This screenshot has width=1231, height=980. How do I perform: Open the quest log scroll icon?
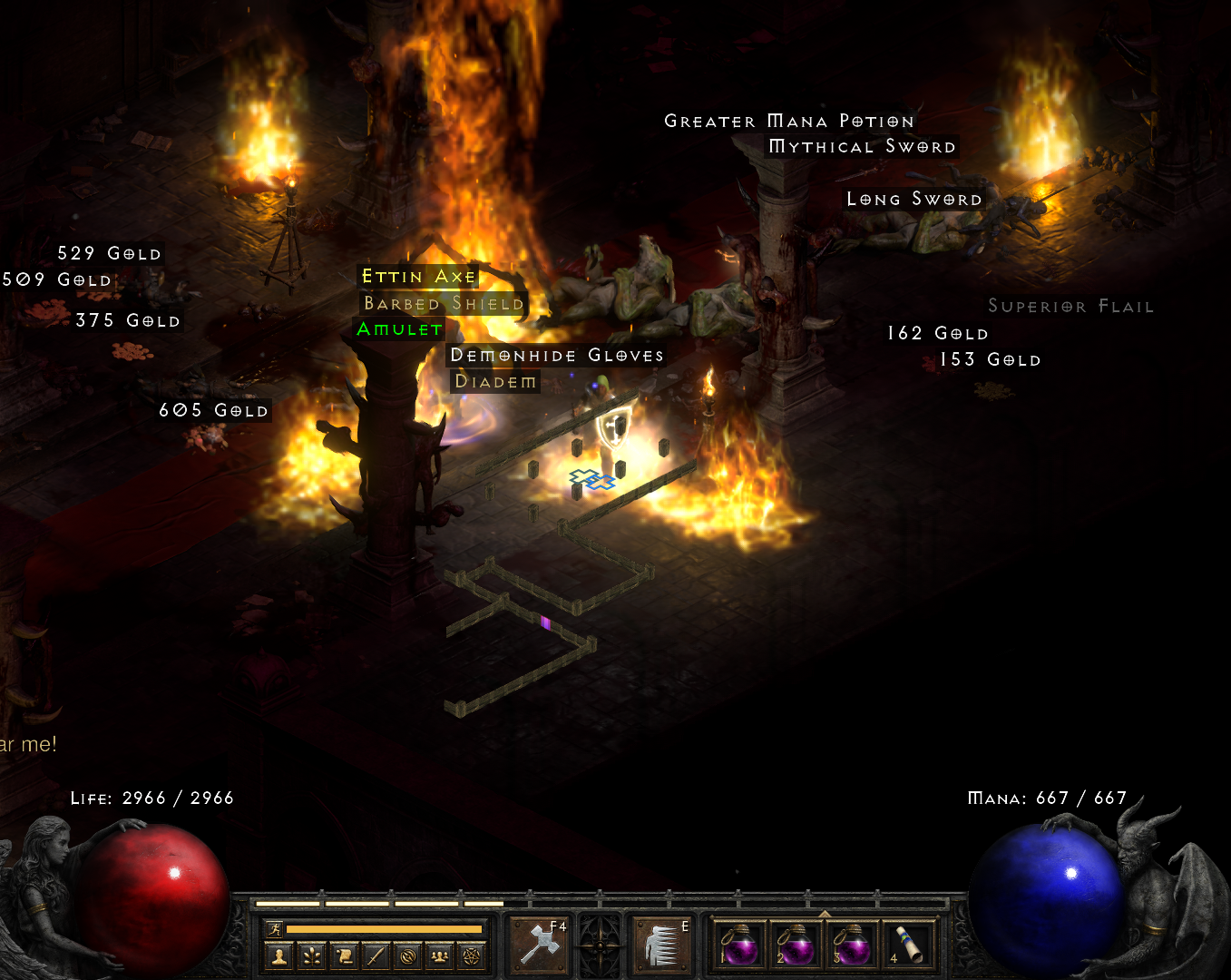[344, 955]
